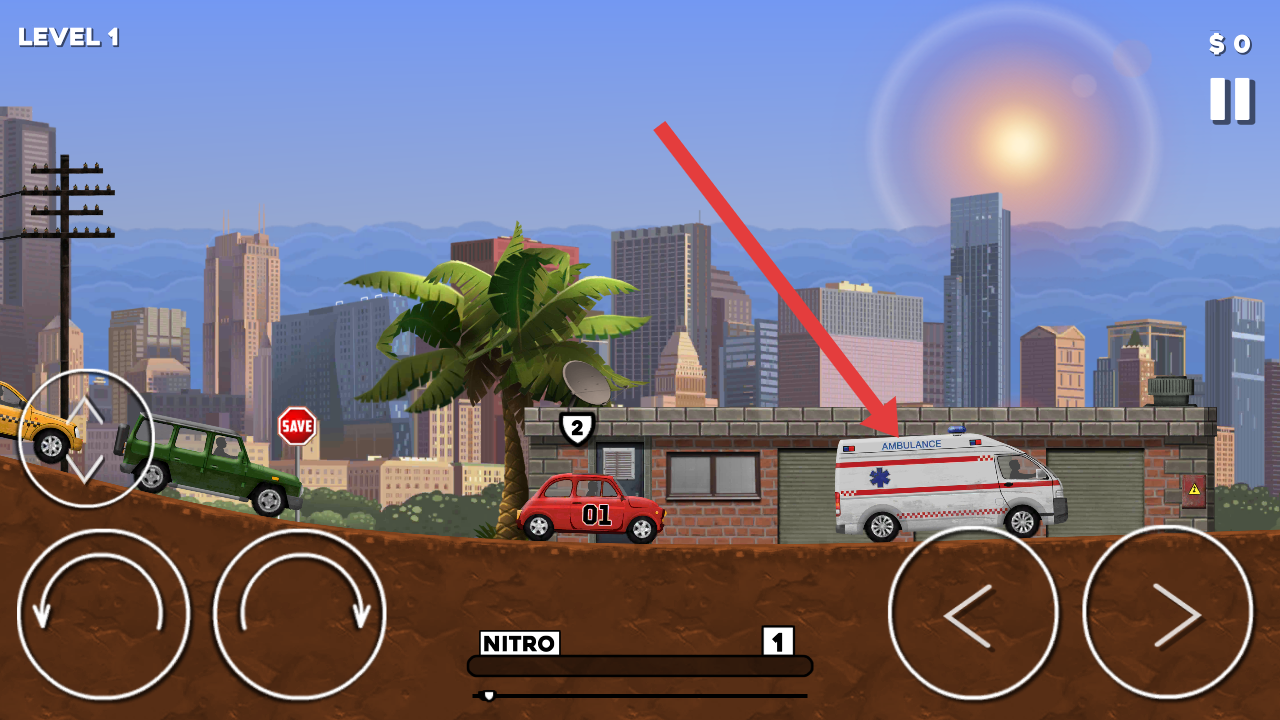Tilt the car counter-clockwise
The width and height of the screenshot is (1280, 720).
coord(103,614)
